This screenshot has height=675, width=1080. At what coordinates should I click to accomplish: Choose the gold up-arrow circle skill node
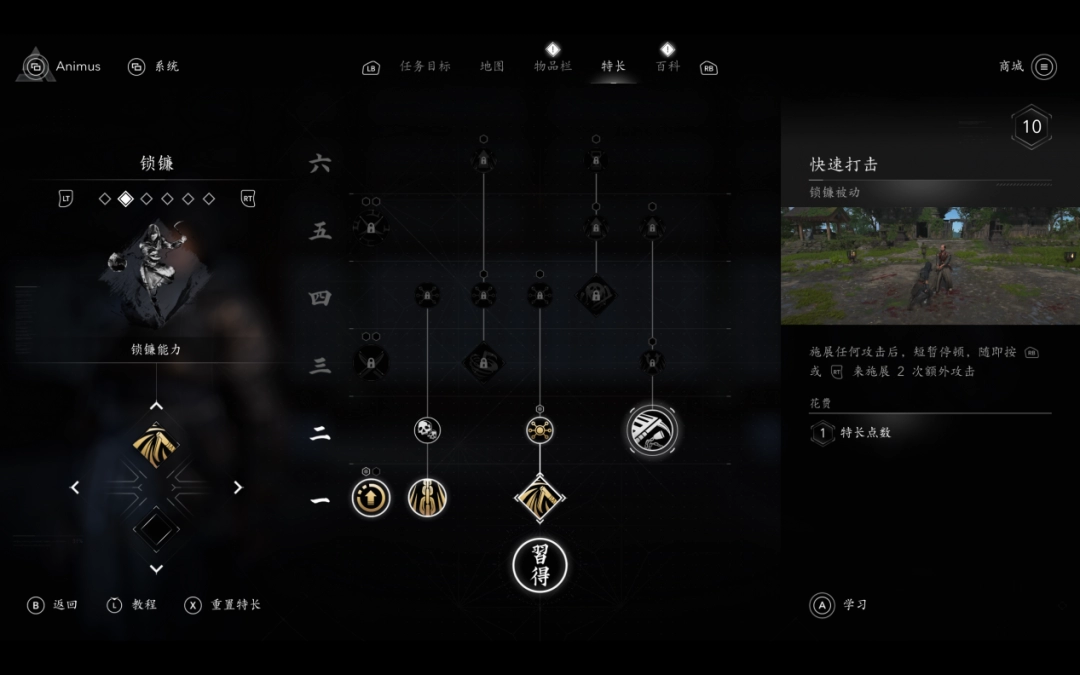[x=371, y=497]
